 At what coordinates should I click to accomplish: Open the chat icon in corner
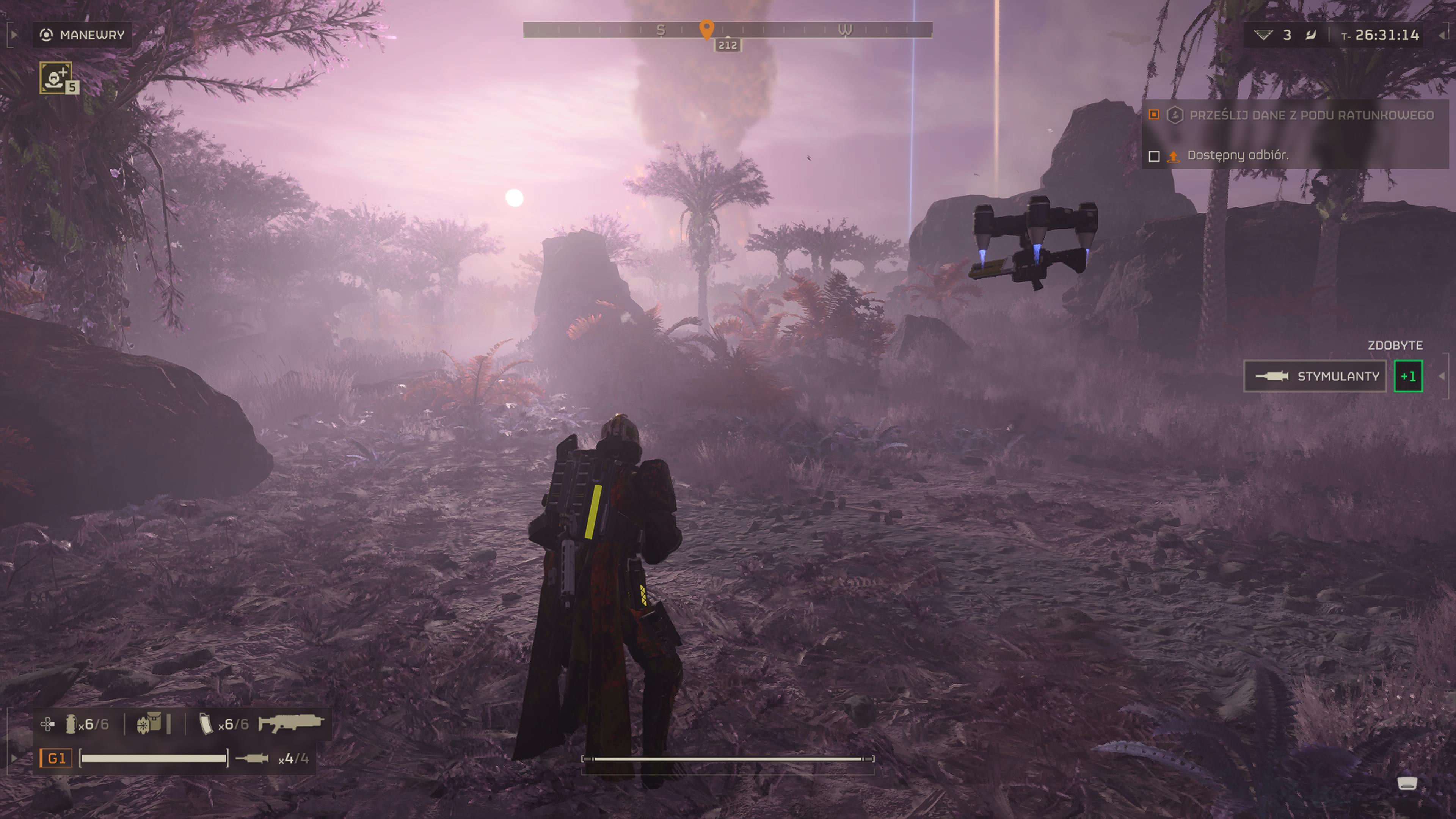click(x=1407, y=783)
